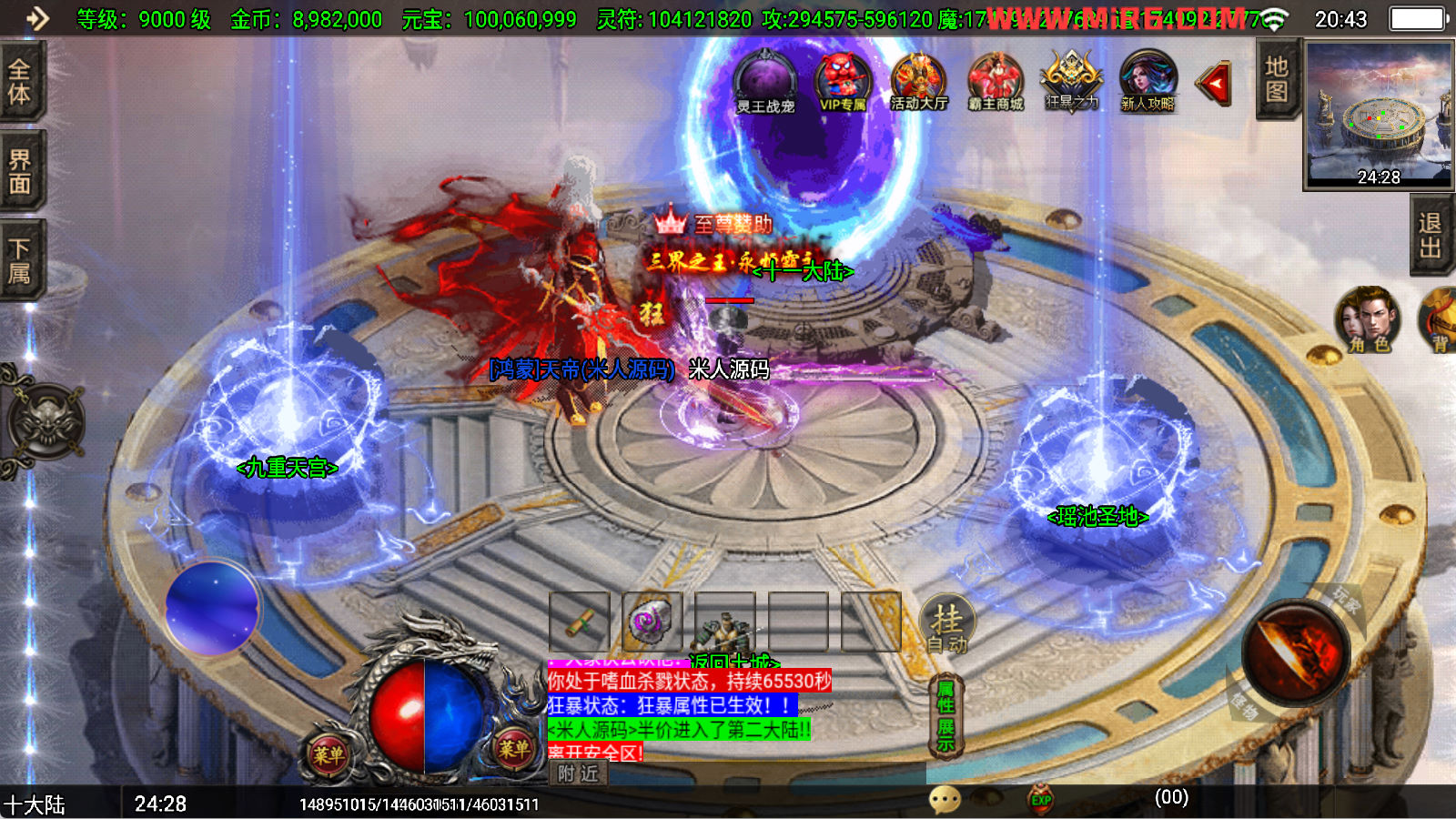
Task: Enter the 活动大厅 event hall
Action: (x=918, y=82)
